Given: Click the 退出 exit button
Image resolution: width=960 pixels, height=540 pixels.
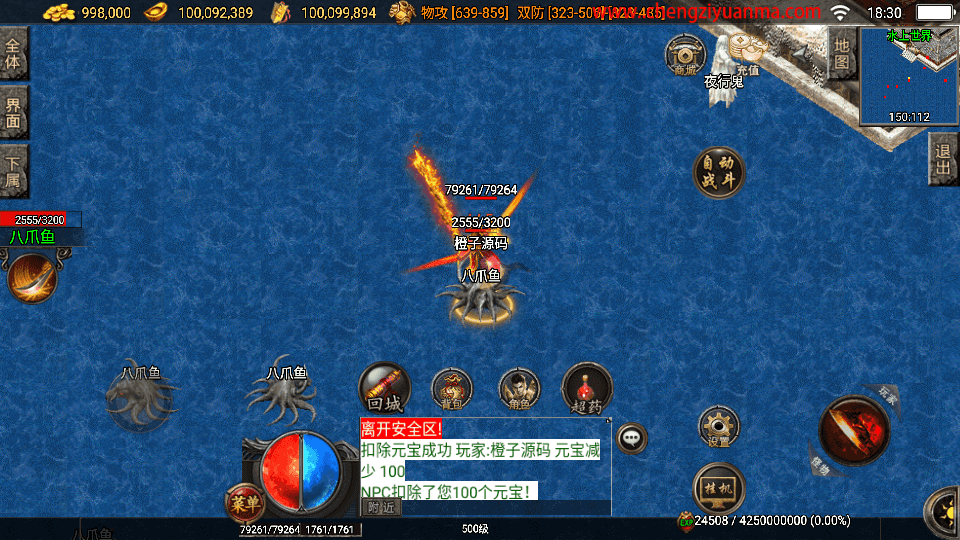Looking at the screenshot, I should click(942, 159).
